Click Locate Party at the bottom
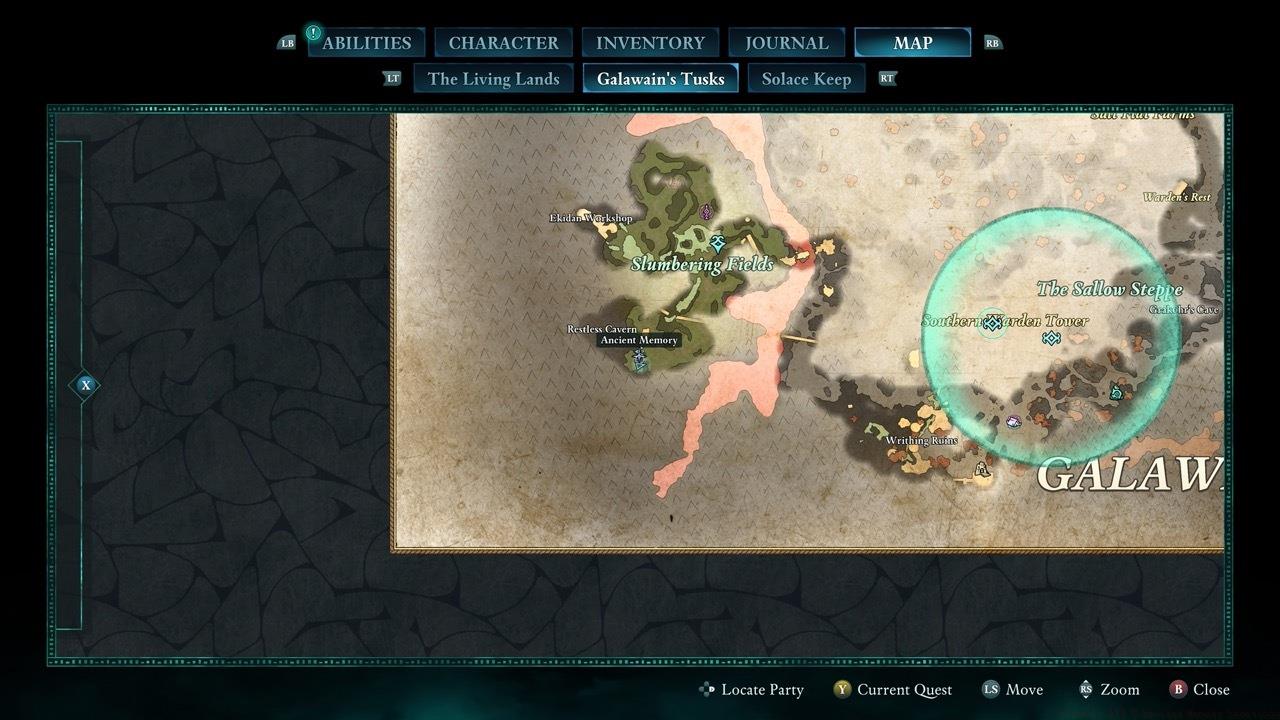Image resolution: width=1280 pixels, height=720 pixels. pos(754,689)
